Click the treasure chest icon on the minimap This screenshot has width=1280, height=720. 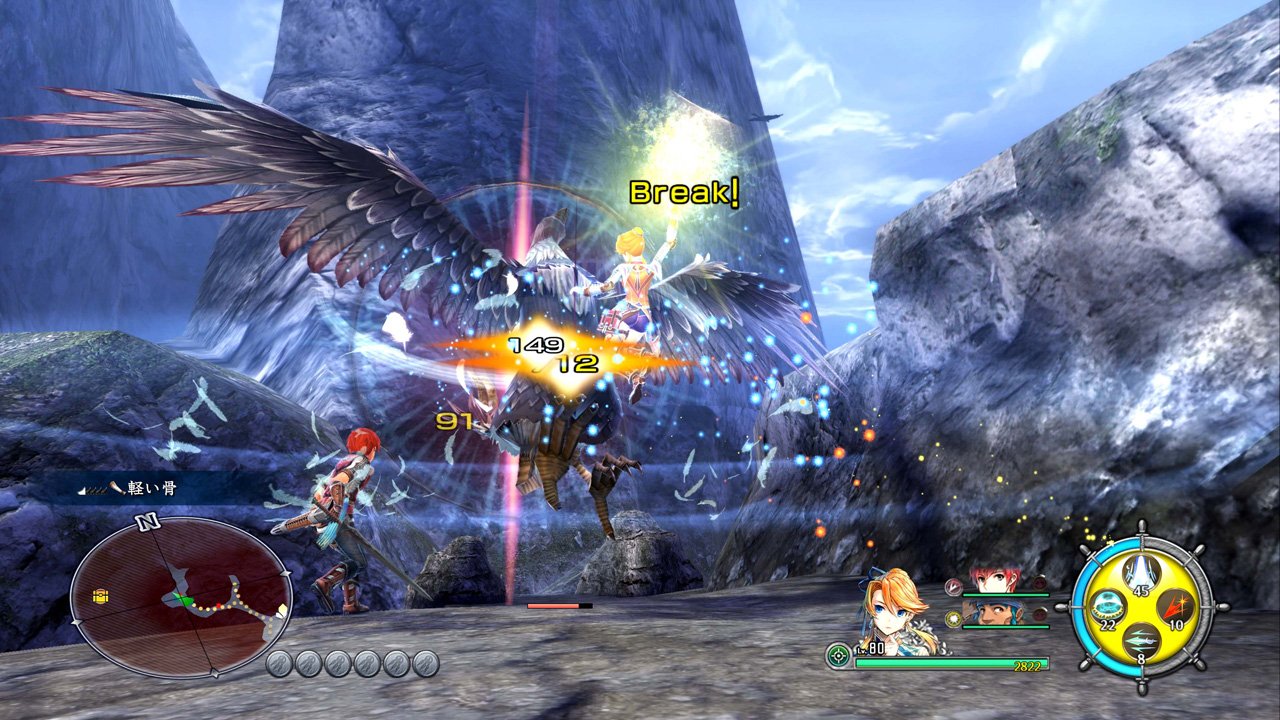pyautogui.click(x=100, y=594)
